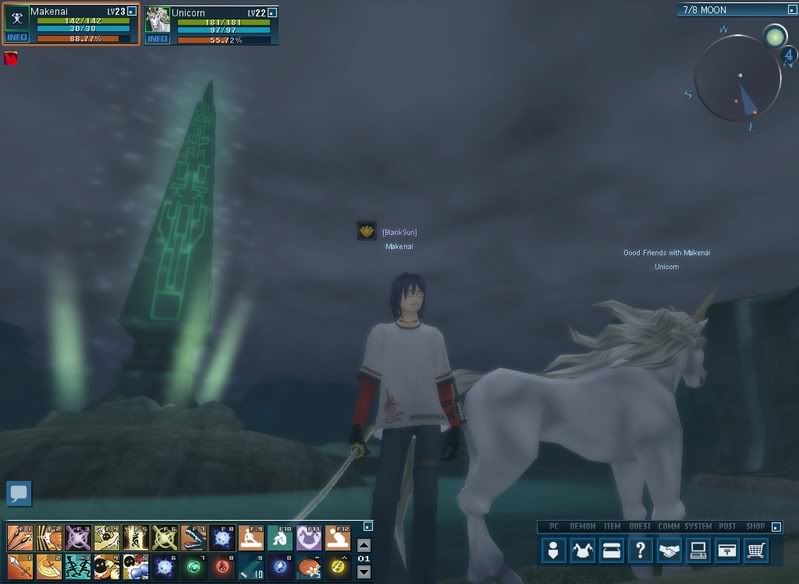The height and width of the screenshot is (584, 799).
Task: Open the Item chest icon
Action: click(x=612, y=549)
